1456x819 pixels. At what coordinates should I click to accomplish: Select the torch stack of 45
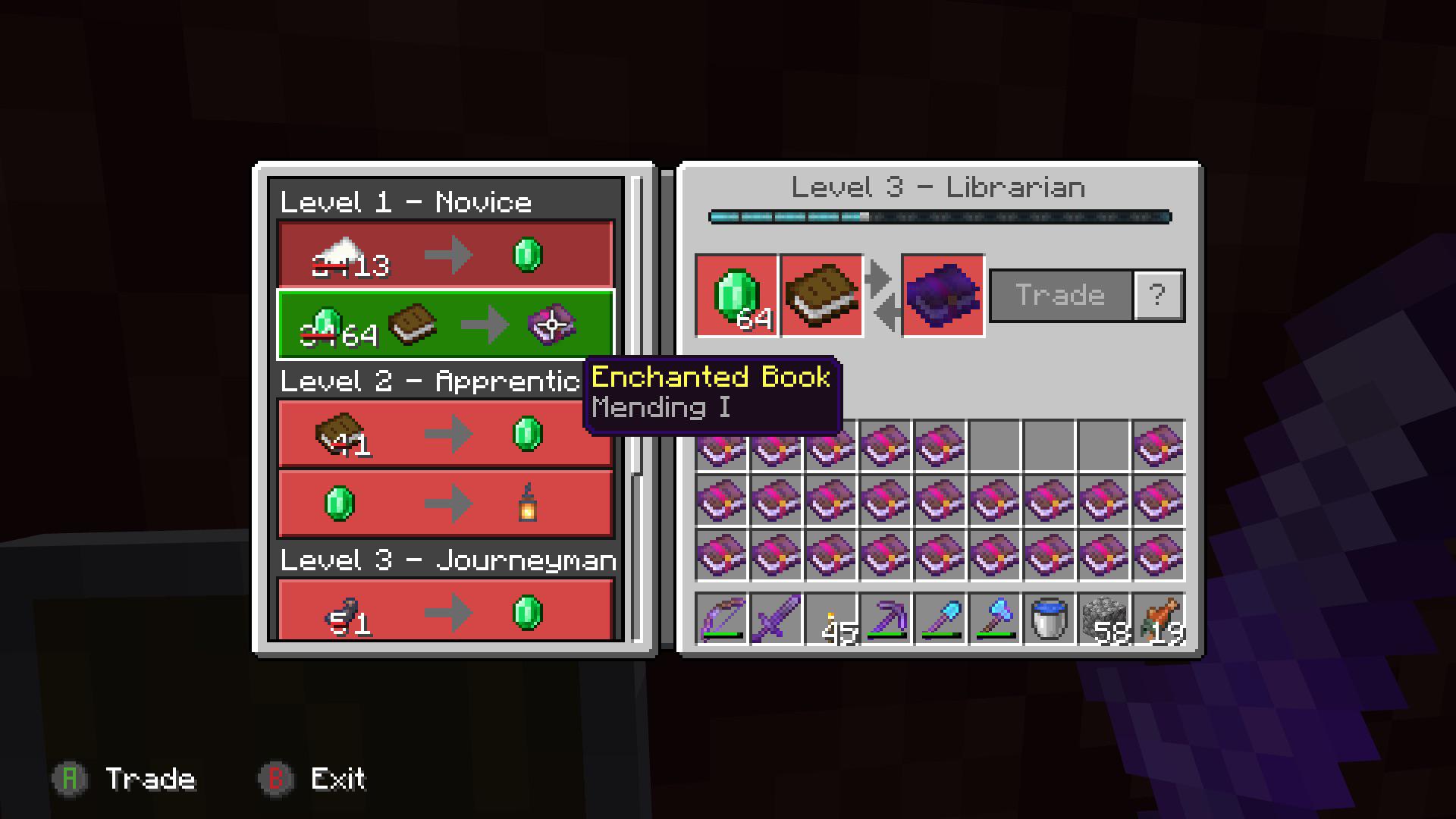831,620
